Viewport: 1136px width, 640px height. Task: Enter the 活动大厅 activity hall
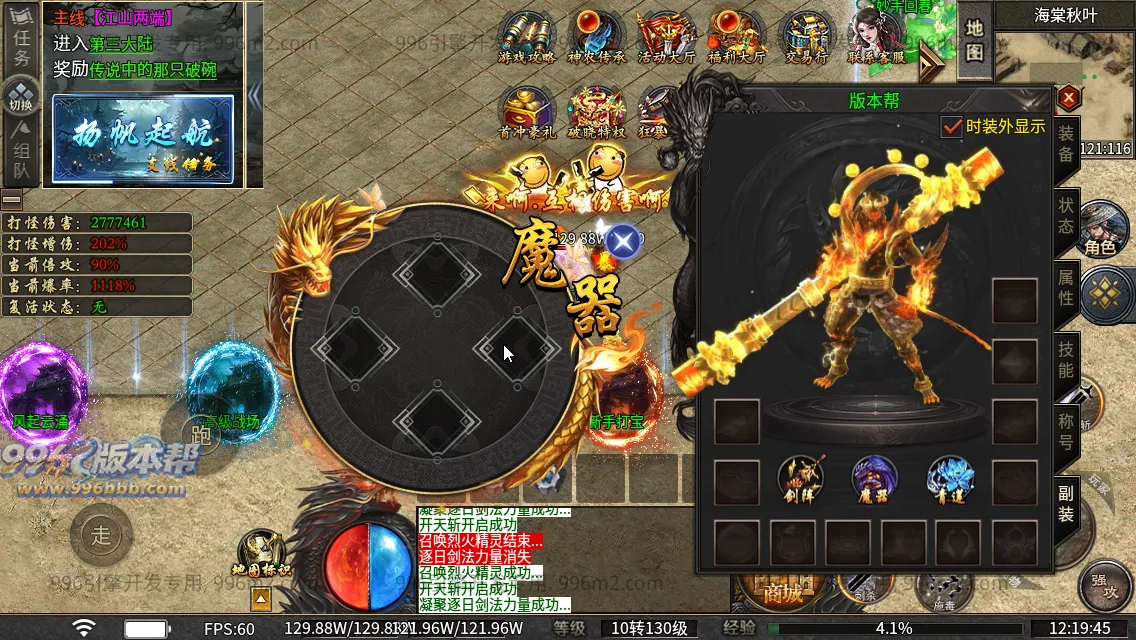click(666, 38)
